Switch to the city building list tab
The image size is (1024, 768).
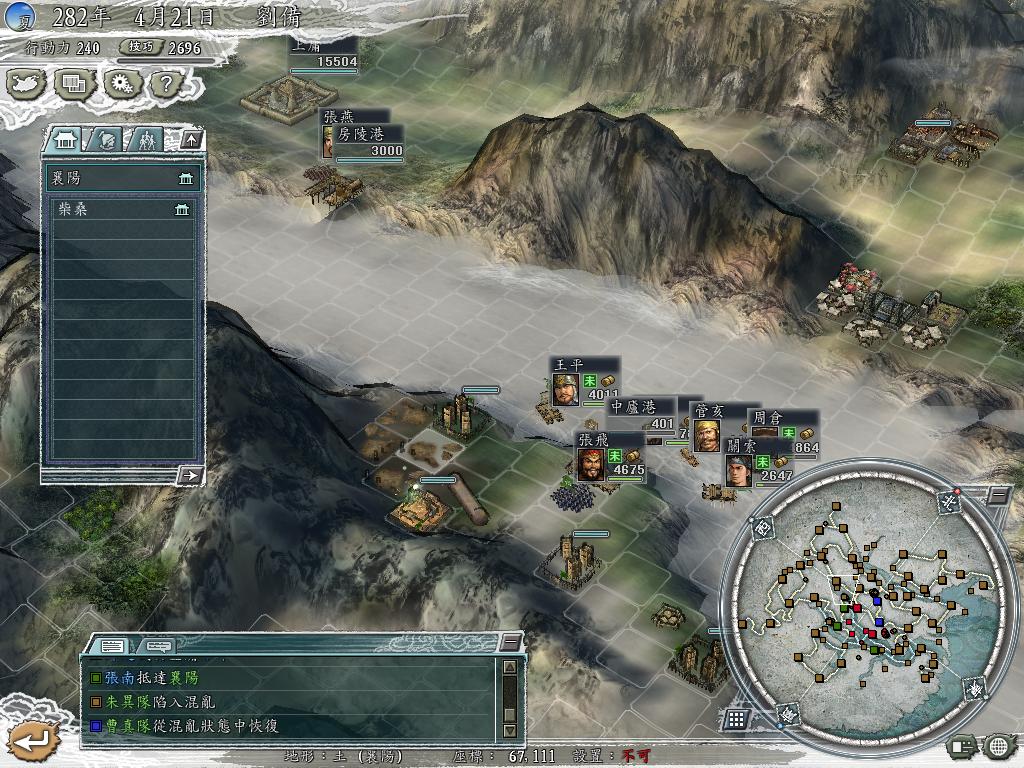pos(67,139)
